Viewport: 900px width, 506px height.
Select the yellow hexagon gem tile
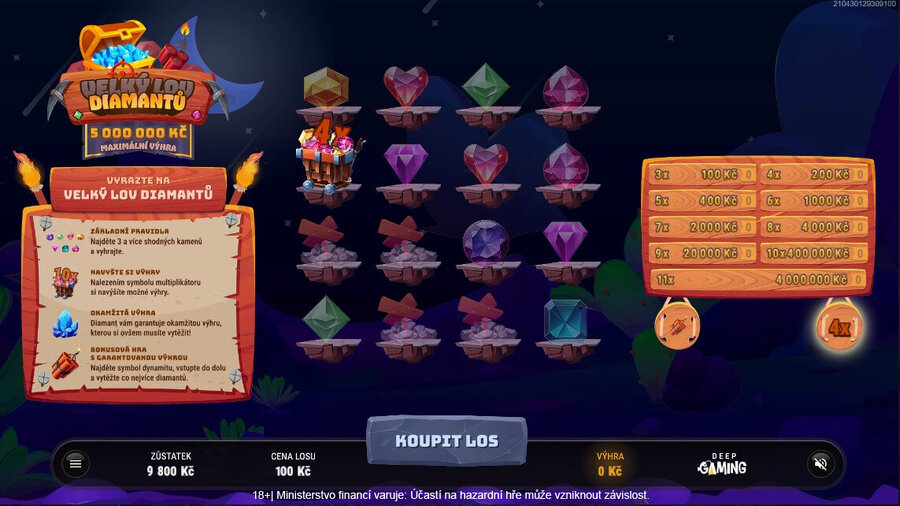pos(326,90)
